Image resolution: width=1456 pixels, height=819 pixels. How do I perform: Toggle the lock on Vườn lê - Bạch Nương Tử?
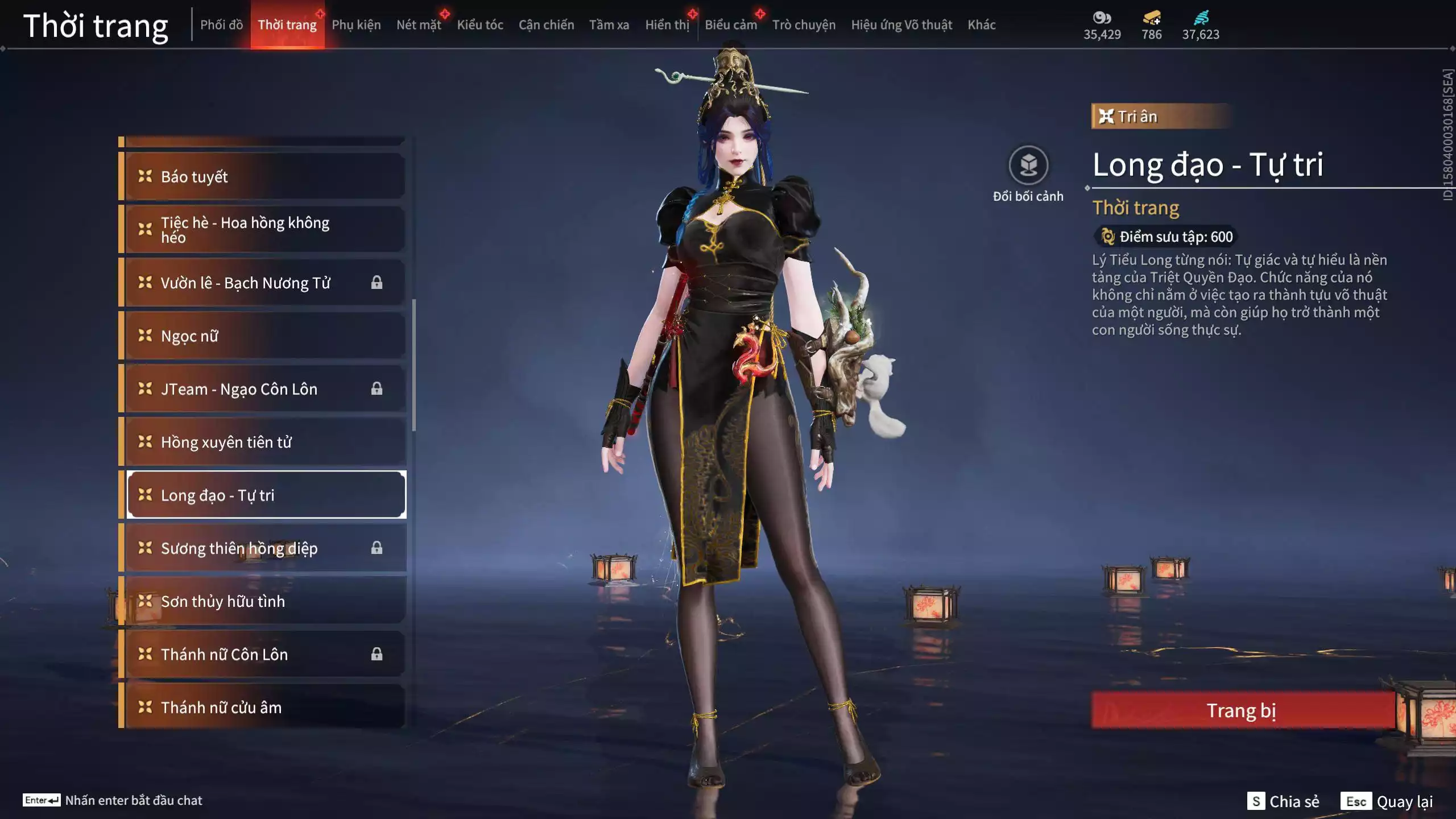tap(378, 283)
